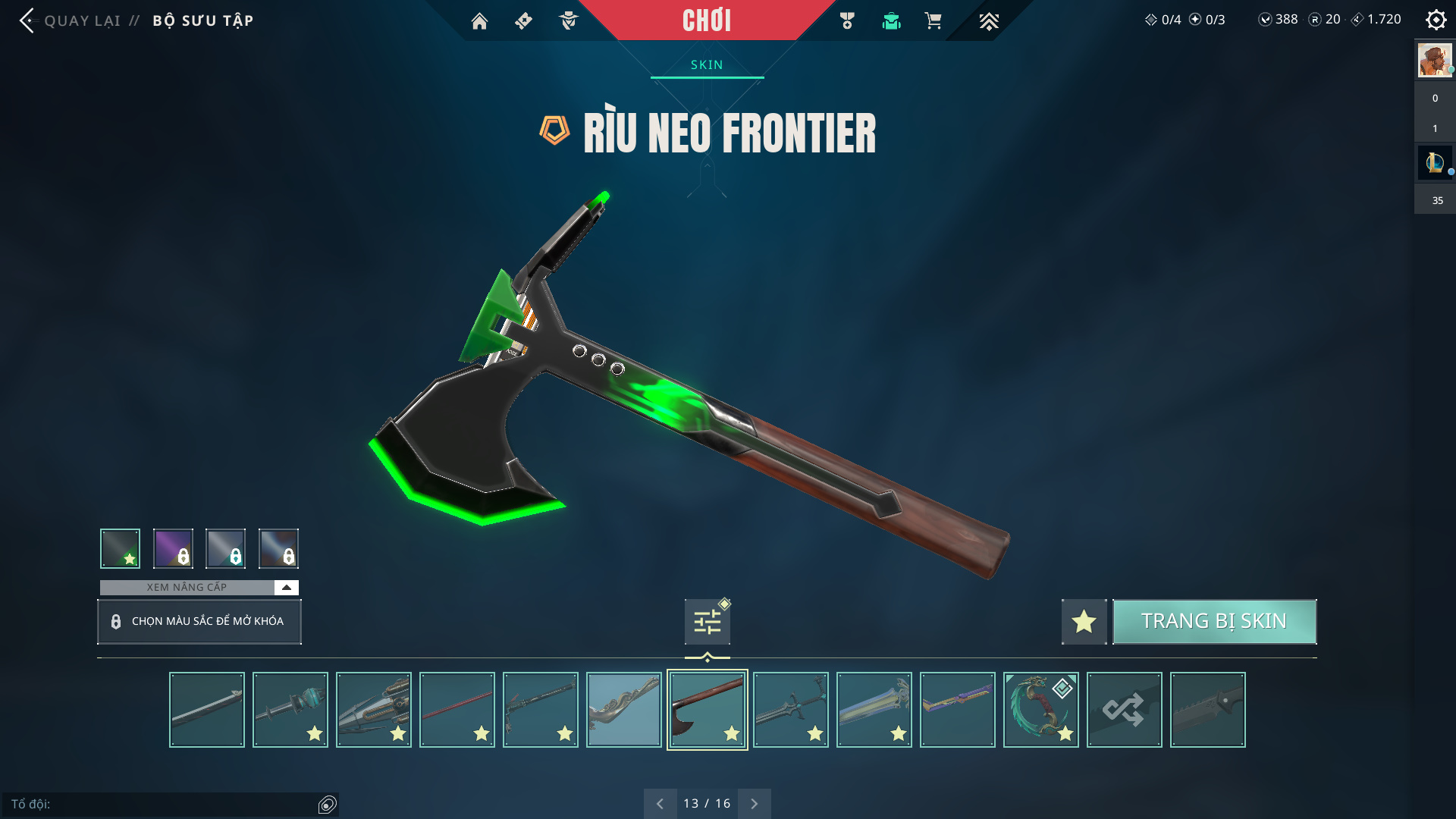Select the Neo Frontier axe thumbnail
The height and width of the screenshot is (819, 1456).
pyautogui.click(x=707, y=710)
